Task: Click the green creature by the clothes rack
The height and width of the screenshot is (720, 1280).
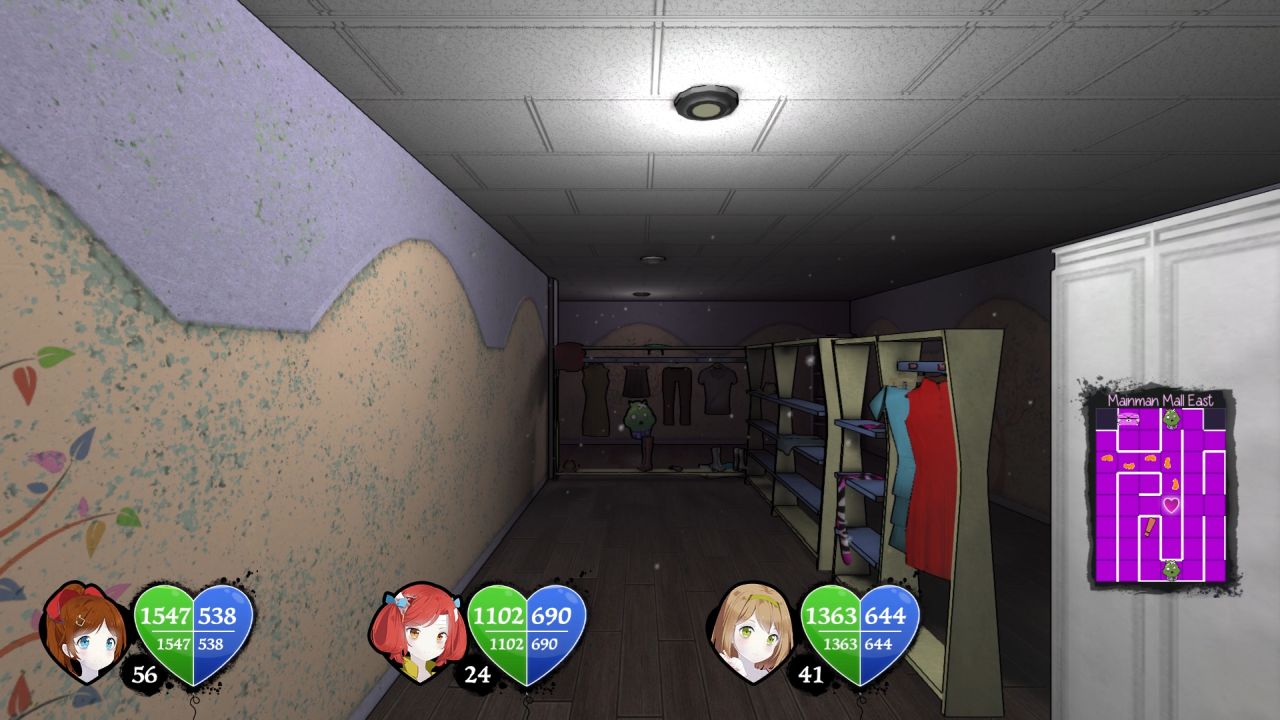Action: (640, 417)
